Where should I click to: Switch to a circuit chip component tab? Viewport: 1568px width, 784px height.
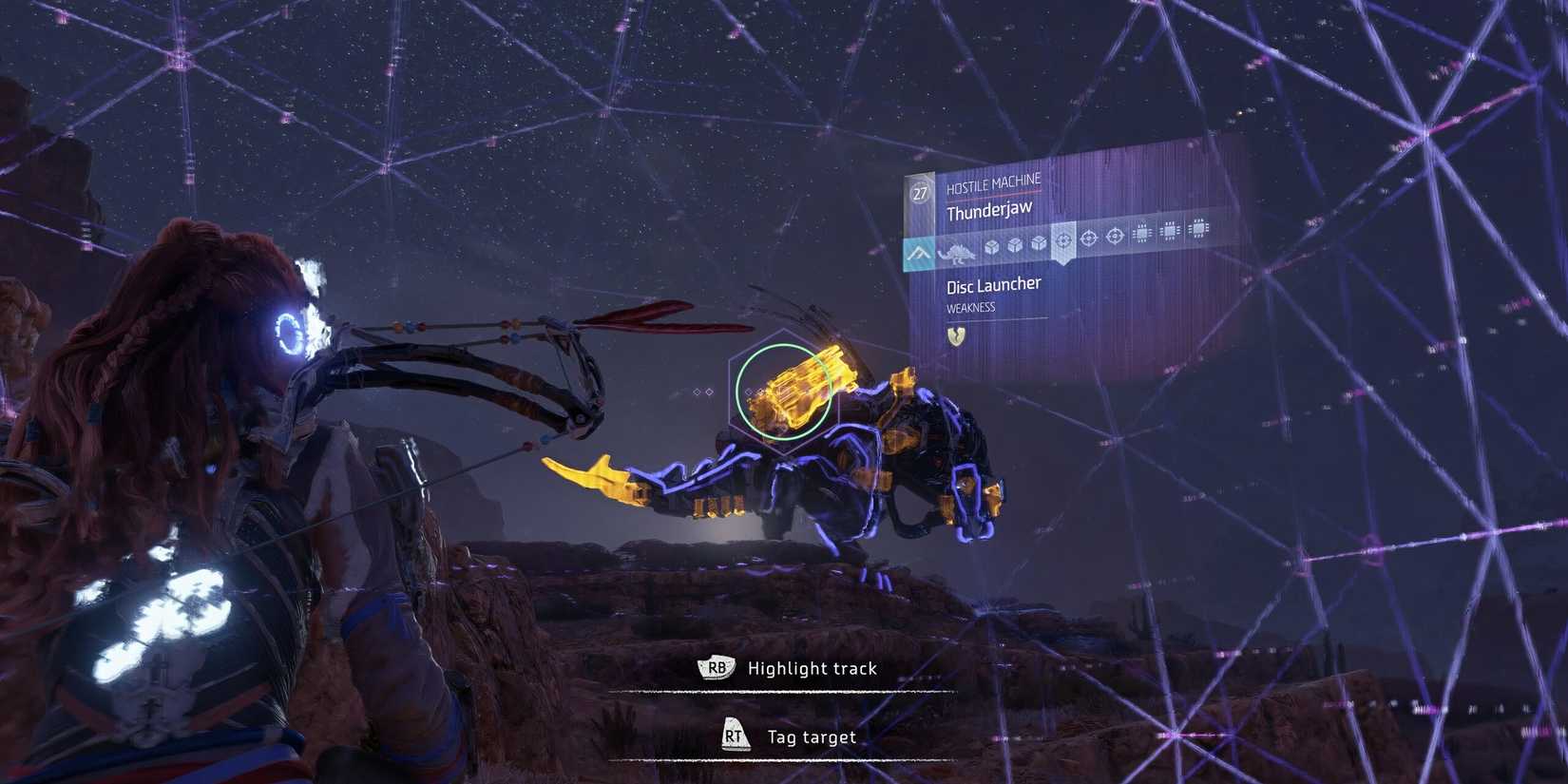1142,231
